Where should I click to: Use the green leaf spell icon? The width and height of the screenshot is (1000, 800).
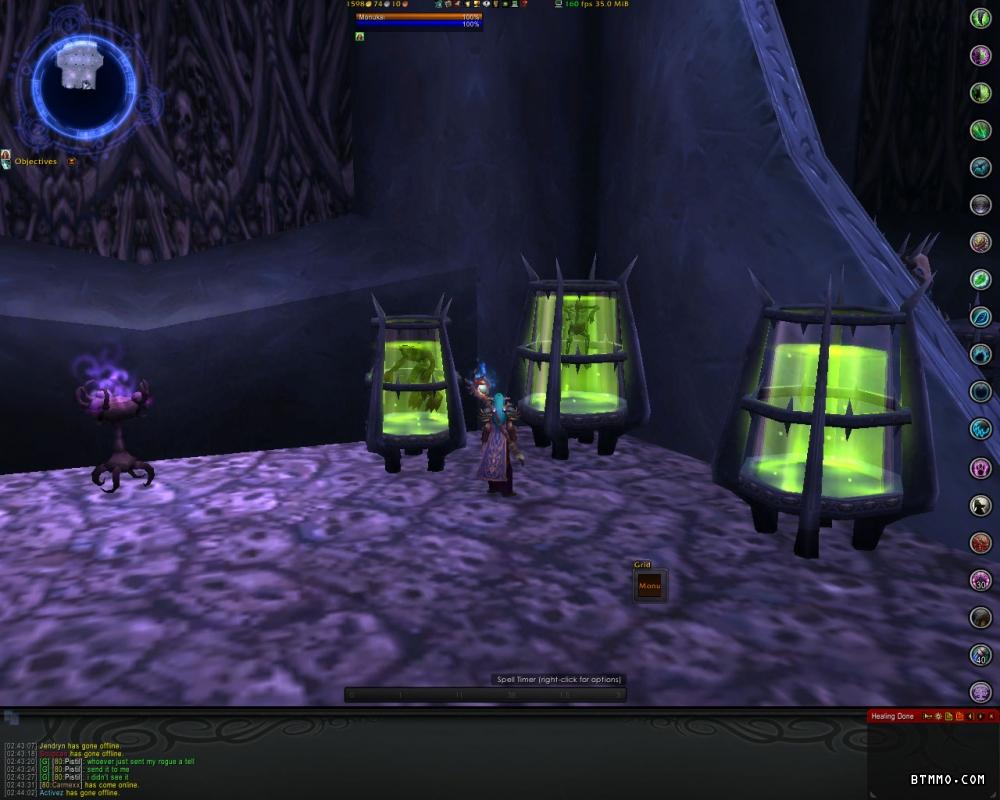click(x=981, y=279)
